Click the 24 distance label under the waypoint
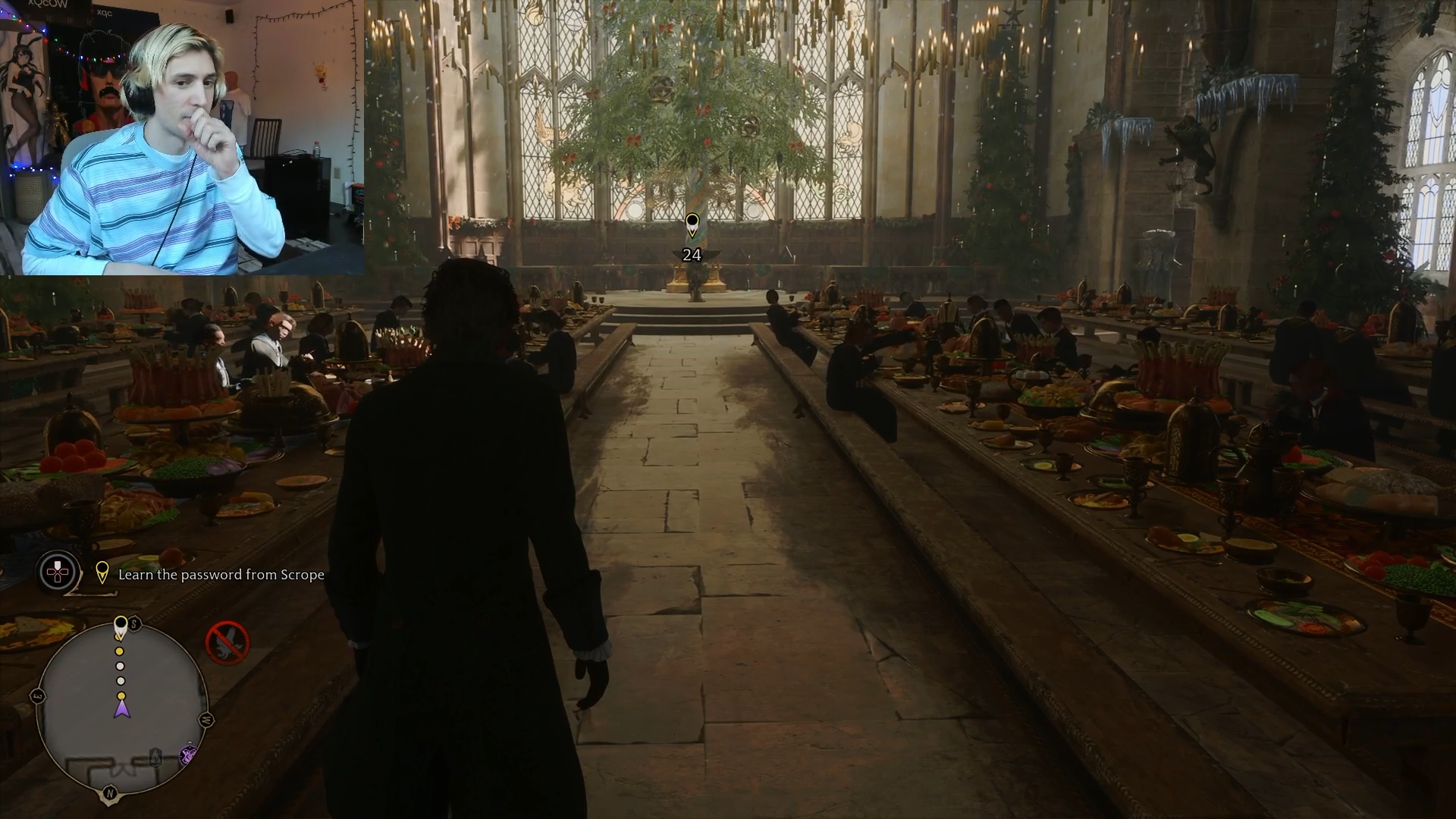Image resolution: width=1456 pixels, height=819 pixels. (x=692, y=256)
